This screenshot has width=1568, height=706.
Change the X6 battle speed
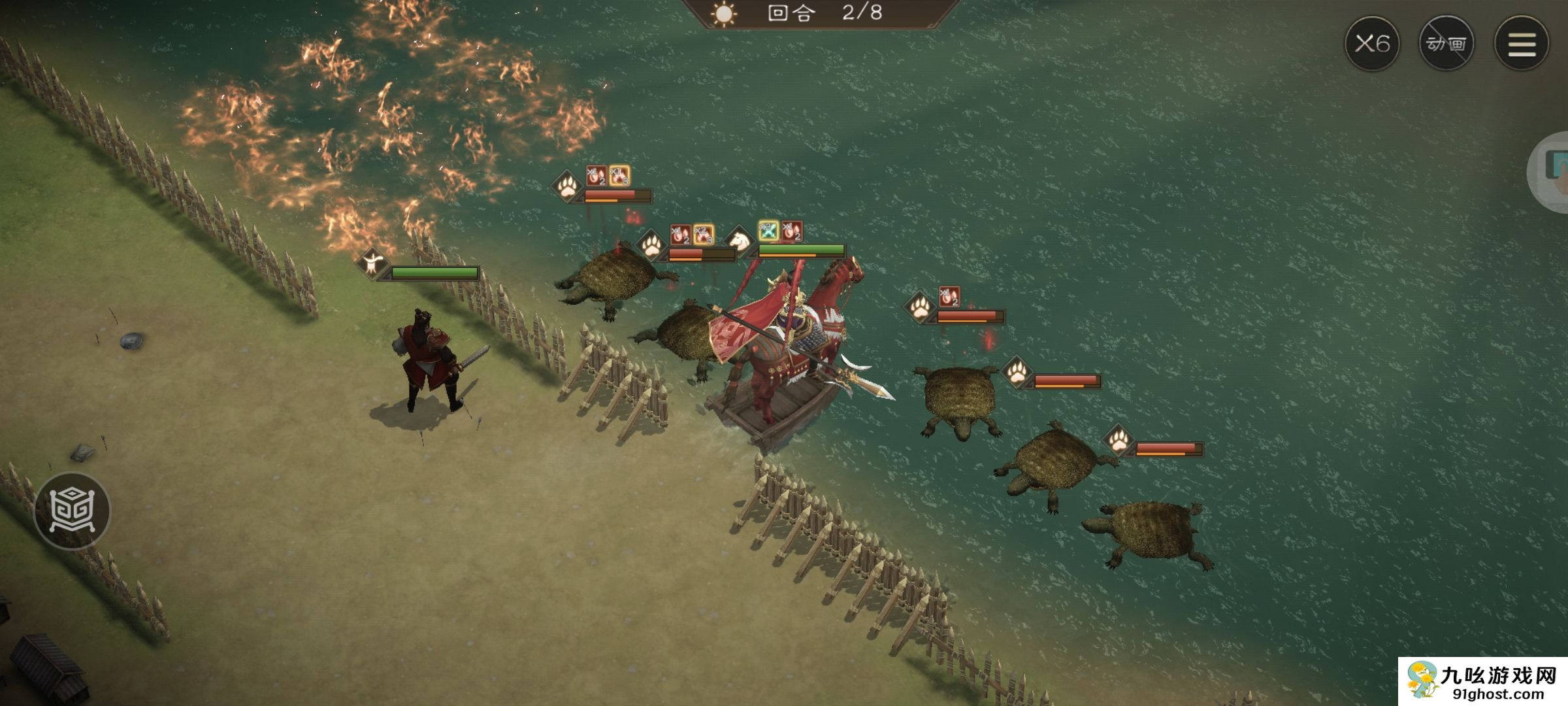(x=1371, y=44)
